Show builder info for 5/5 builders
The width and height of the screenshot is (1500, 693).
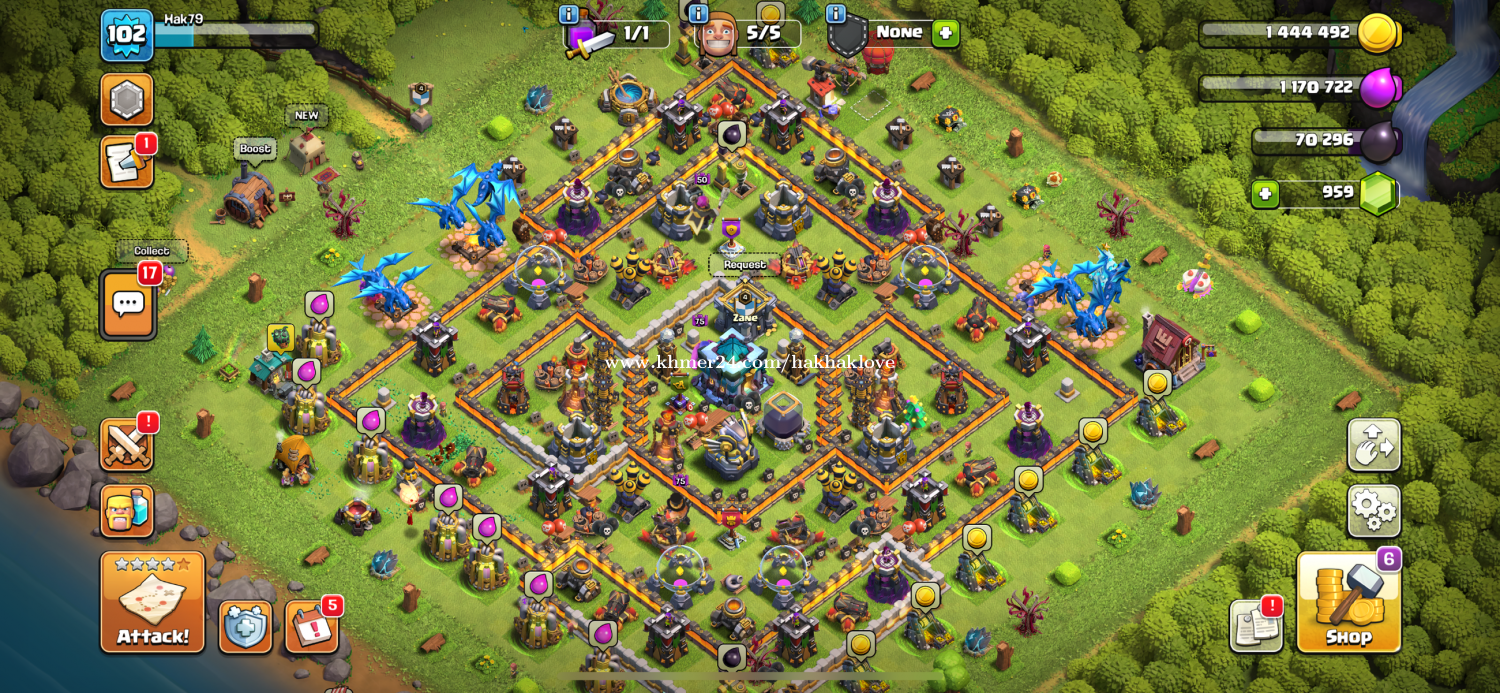(698, 15)
